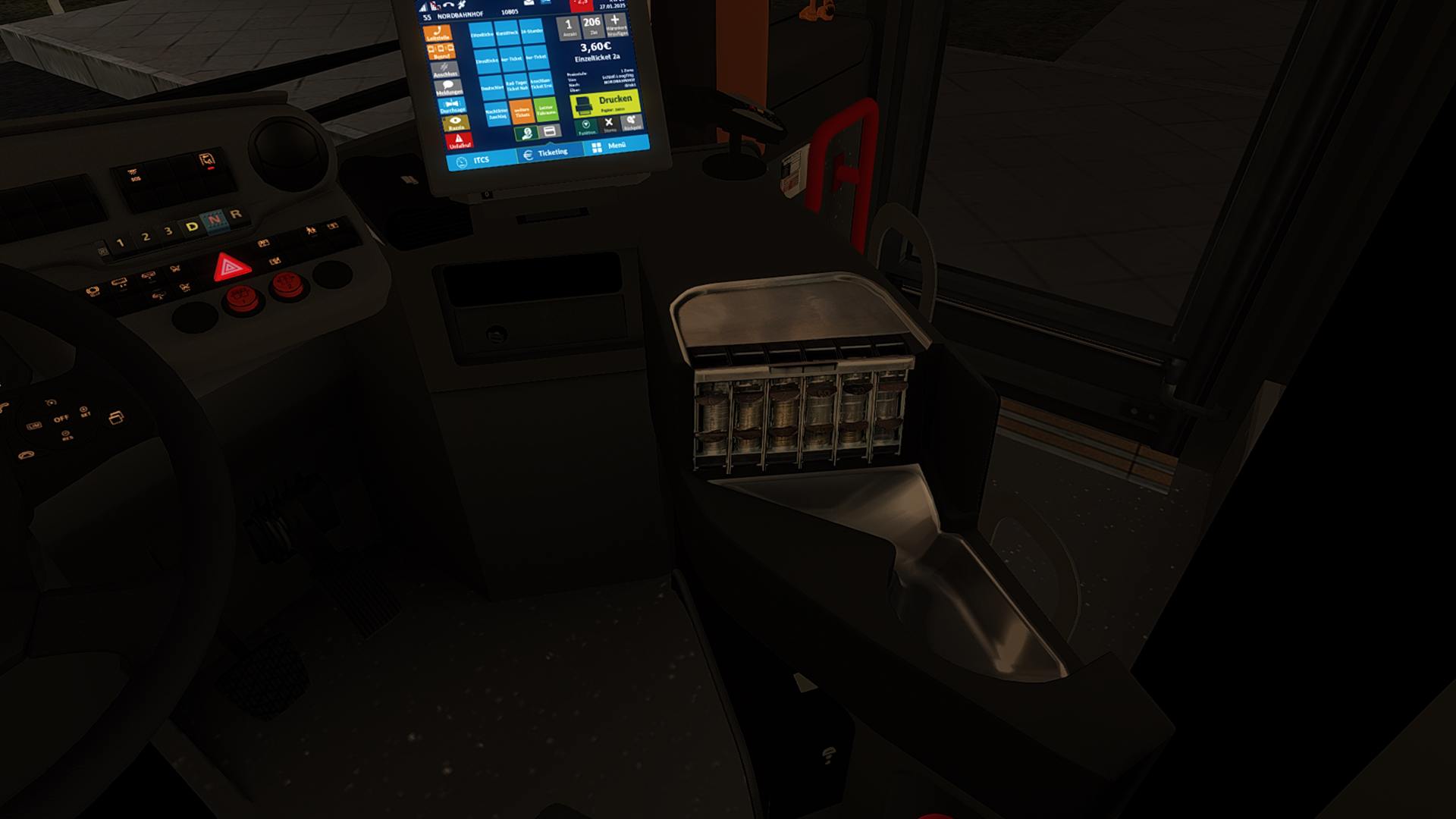The image size is (1456, 819).
Task: Choose the card payment icon
Action: pyautogui.click(x=550, y=132)
